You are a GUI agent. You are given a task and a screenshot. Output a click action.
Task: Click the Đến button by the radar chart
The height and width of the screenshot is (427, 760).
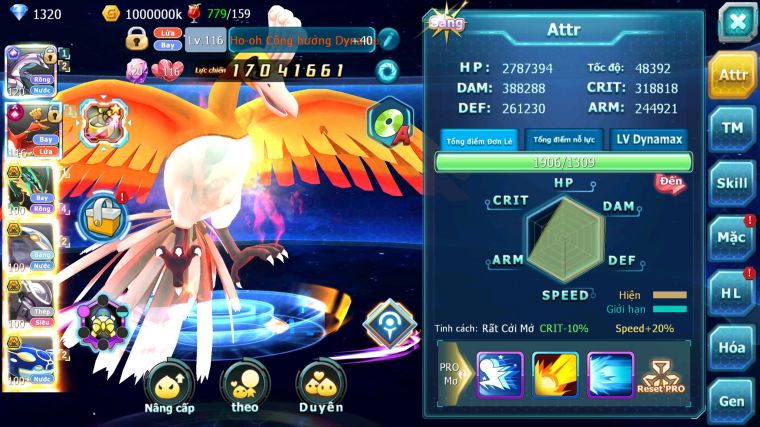670,182
